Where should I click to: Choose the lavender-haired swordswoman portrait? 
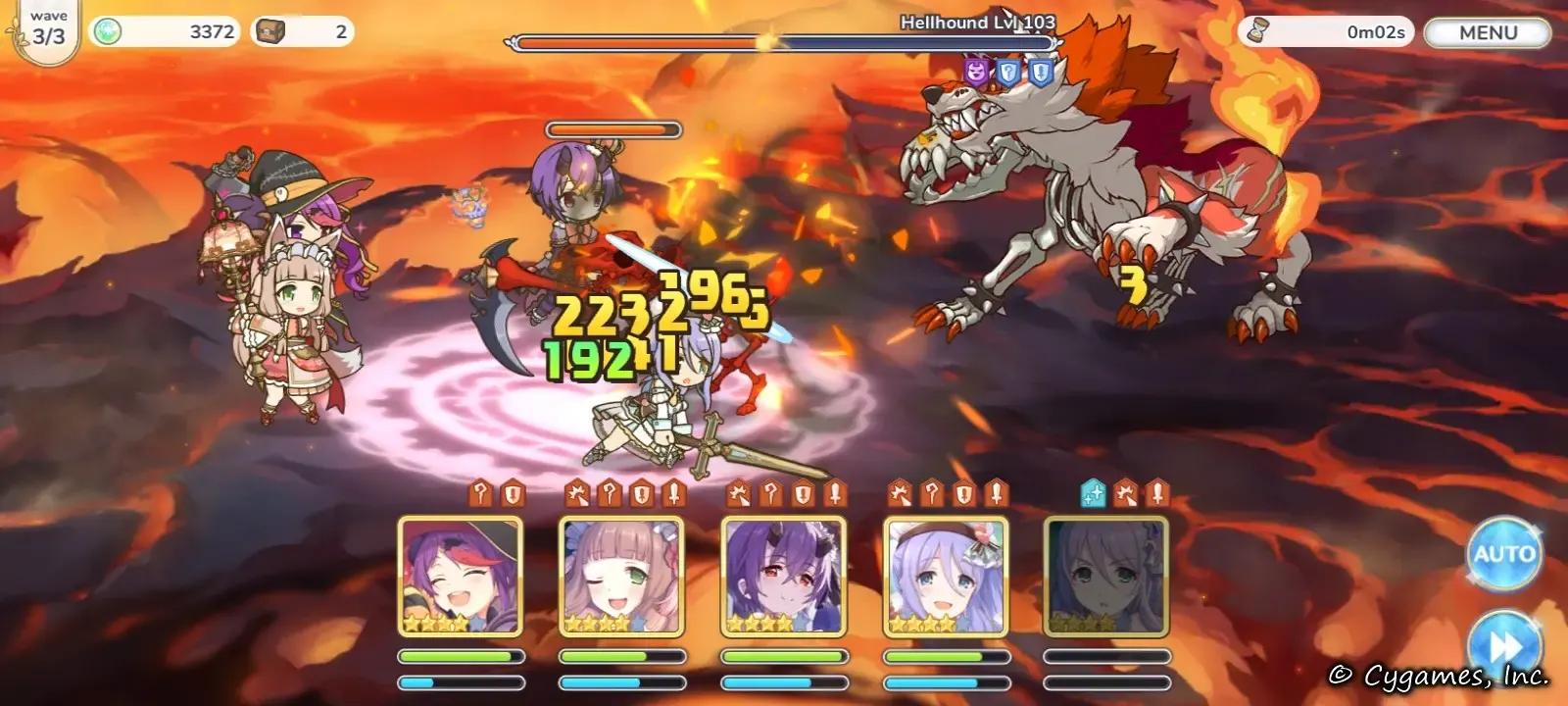(945, 577)
